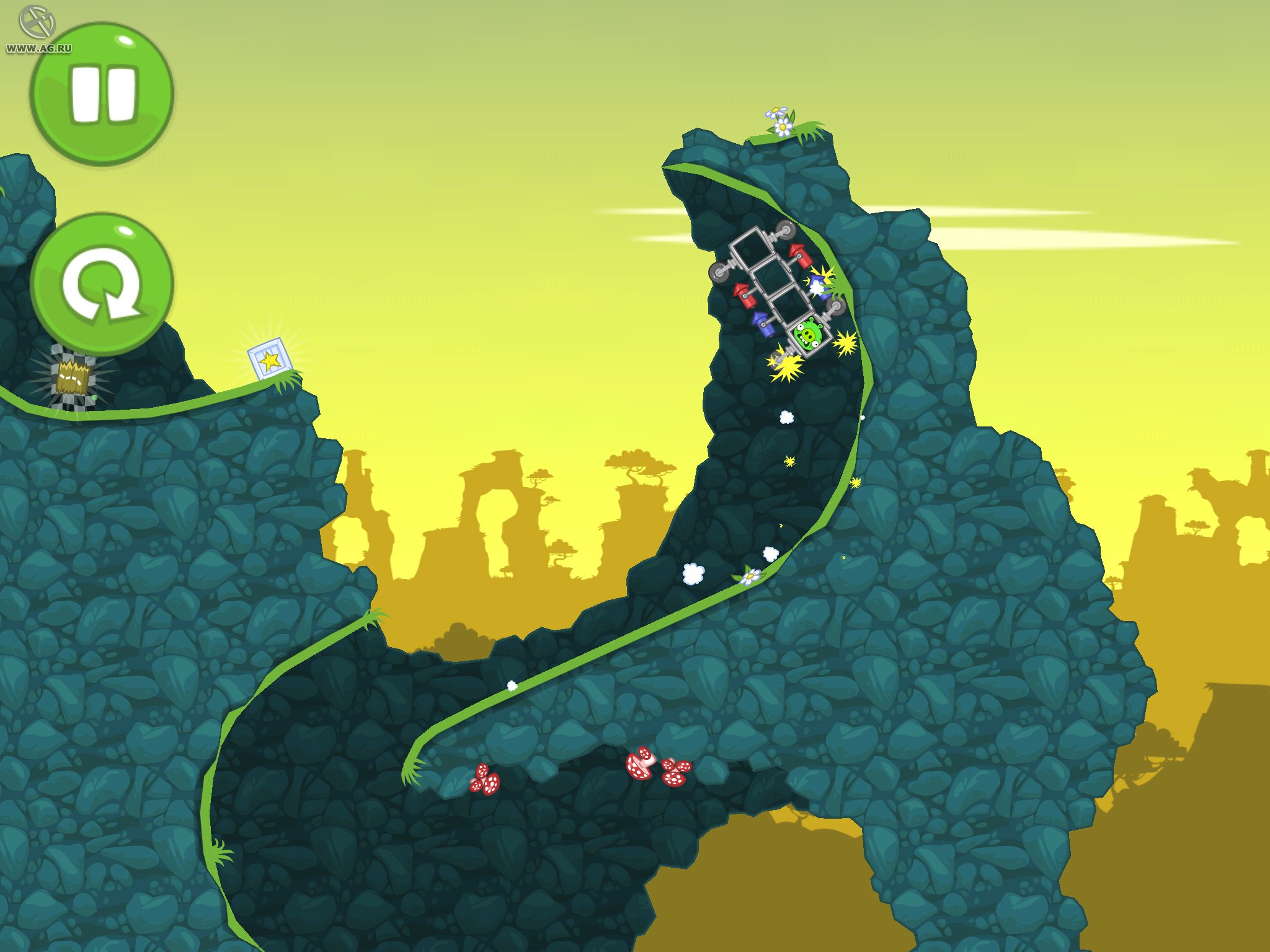Click the top-left wheel of the vehicle

(x=719, y=273)
